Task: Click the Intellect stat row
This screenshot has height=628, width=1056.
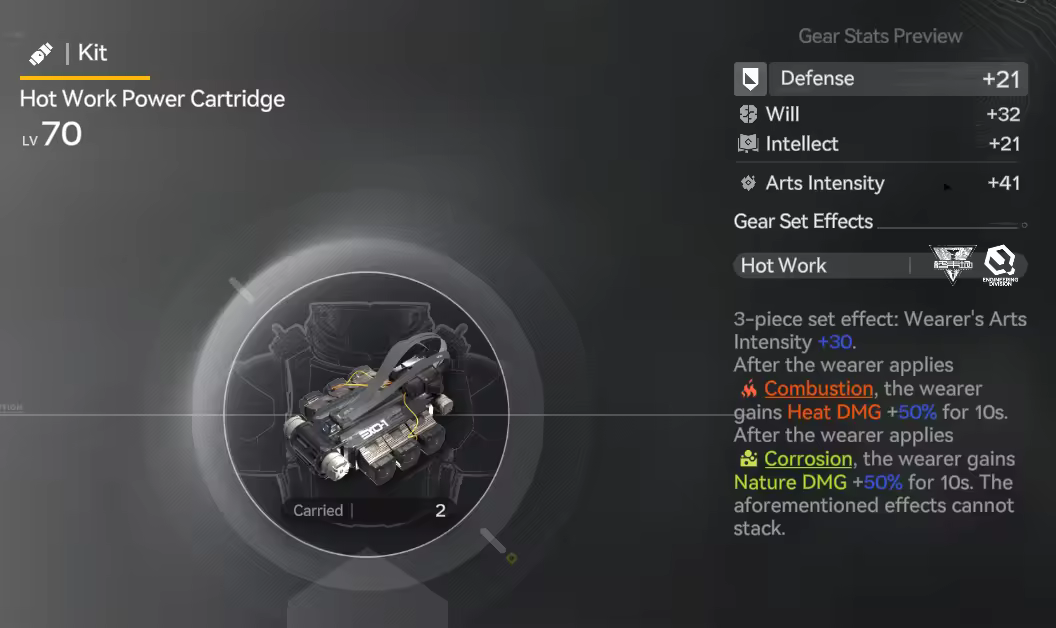Action: (880, 144)
